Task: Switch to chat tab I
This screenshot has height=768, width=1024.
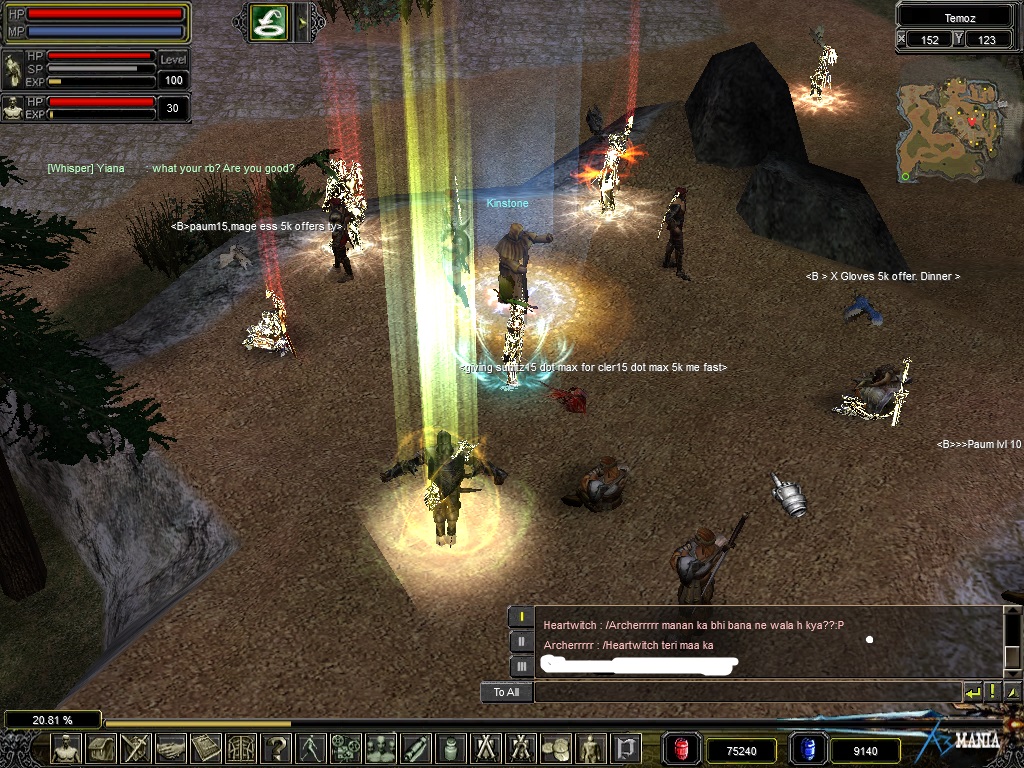Action: coord(521,617)
